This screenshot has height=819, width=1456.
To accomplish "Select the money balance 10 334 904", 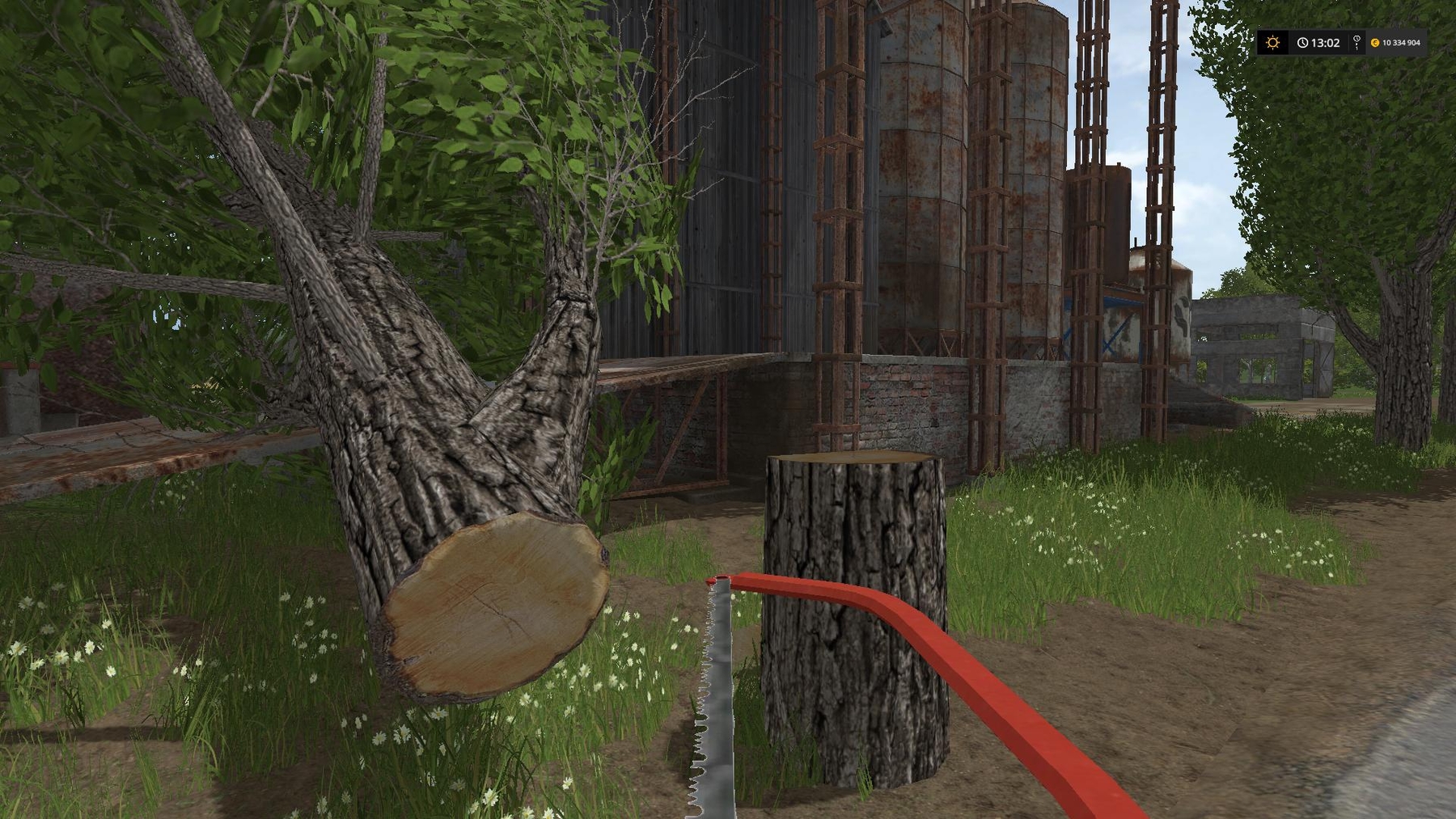I will 1401,43.
